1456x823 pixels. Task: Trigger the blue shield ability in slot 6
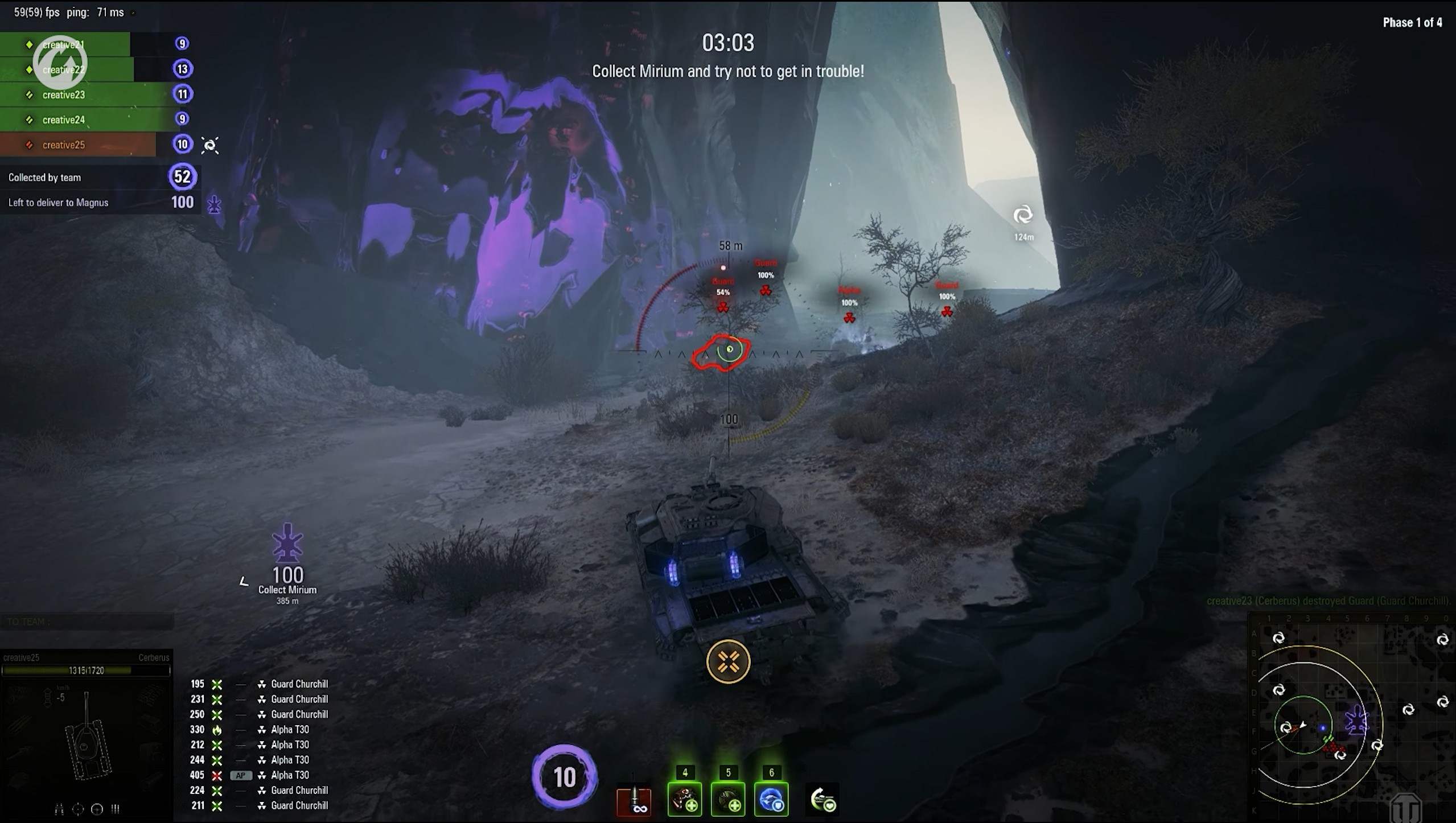click(x=771, y=799)
